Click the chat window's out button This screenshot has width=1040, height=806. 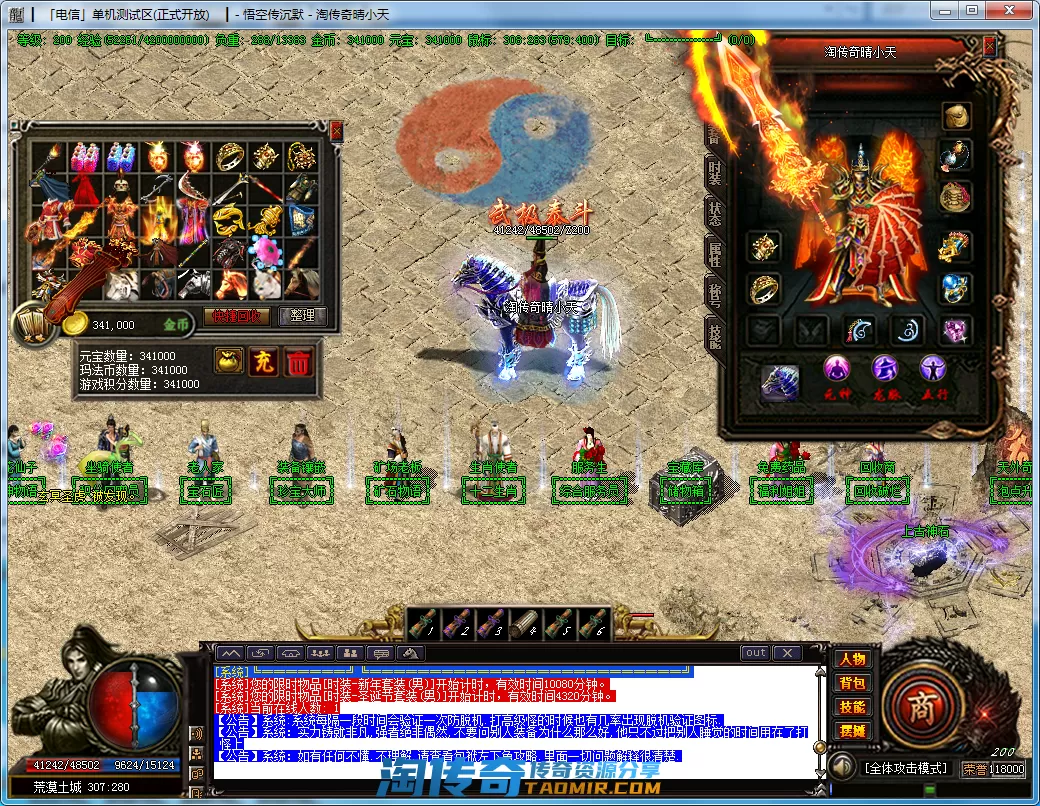coord(756,653)
